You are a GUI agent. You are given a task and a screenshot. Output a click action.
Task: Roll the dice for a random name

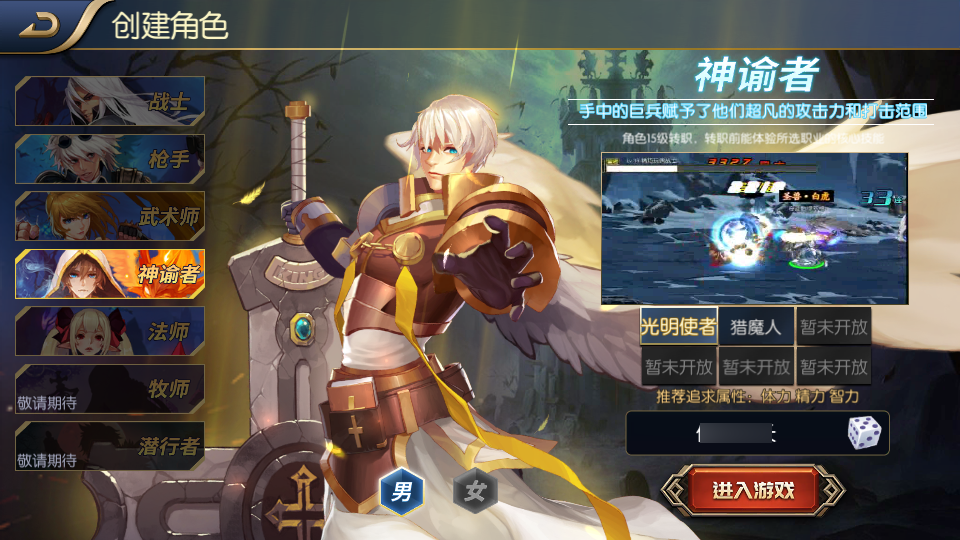click(x=864, y=433)
